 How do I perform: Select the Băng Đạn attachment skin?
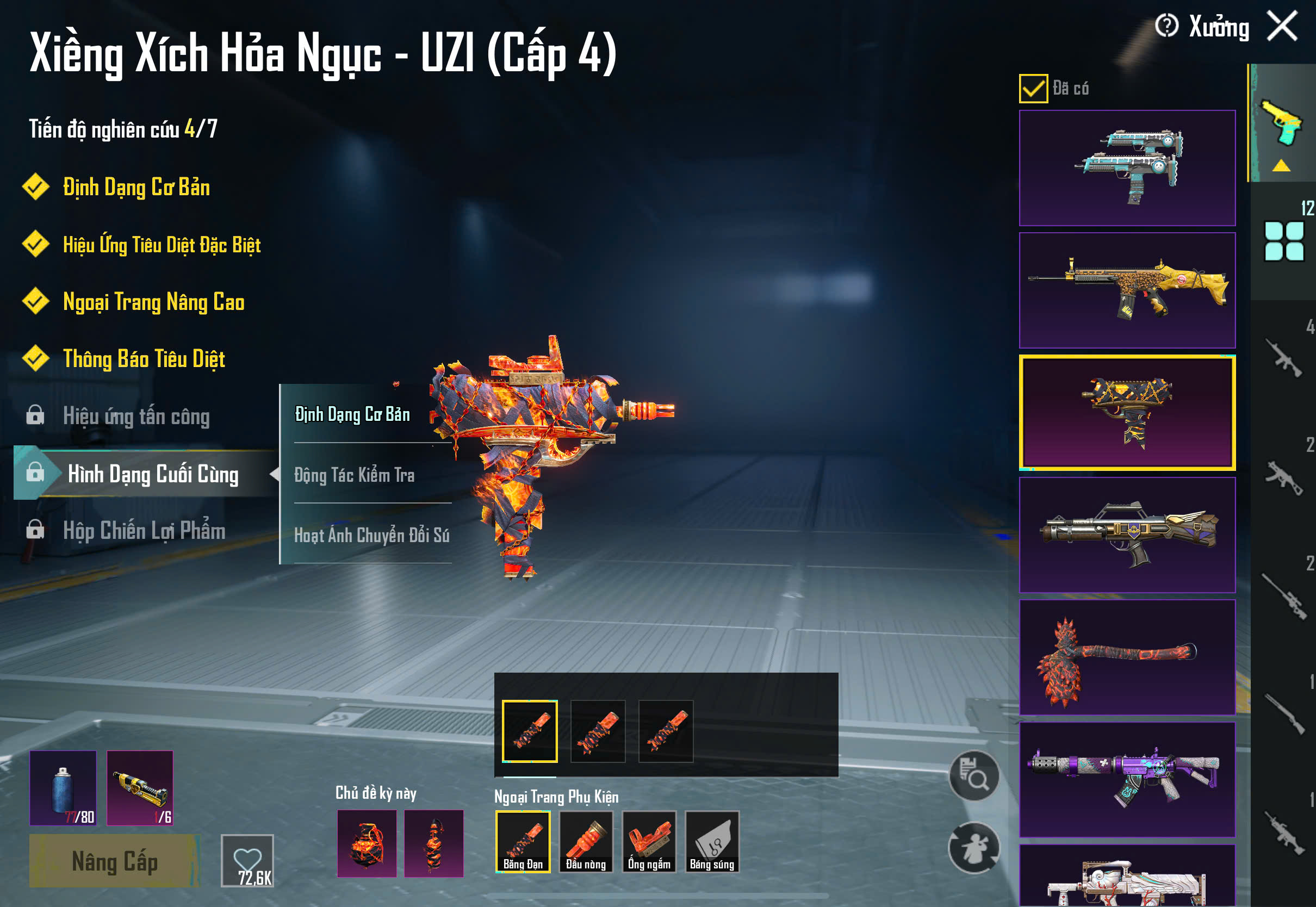(523, 842)
